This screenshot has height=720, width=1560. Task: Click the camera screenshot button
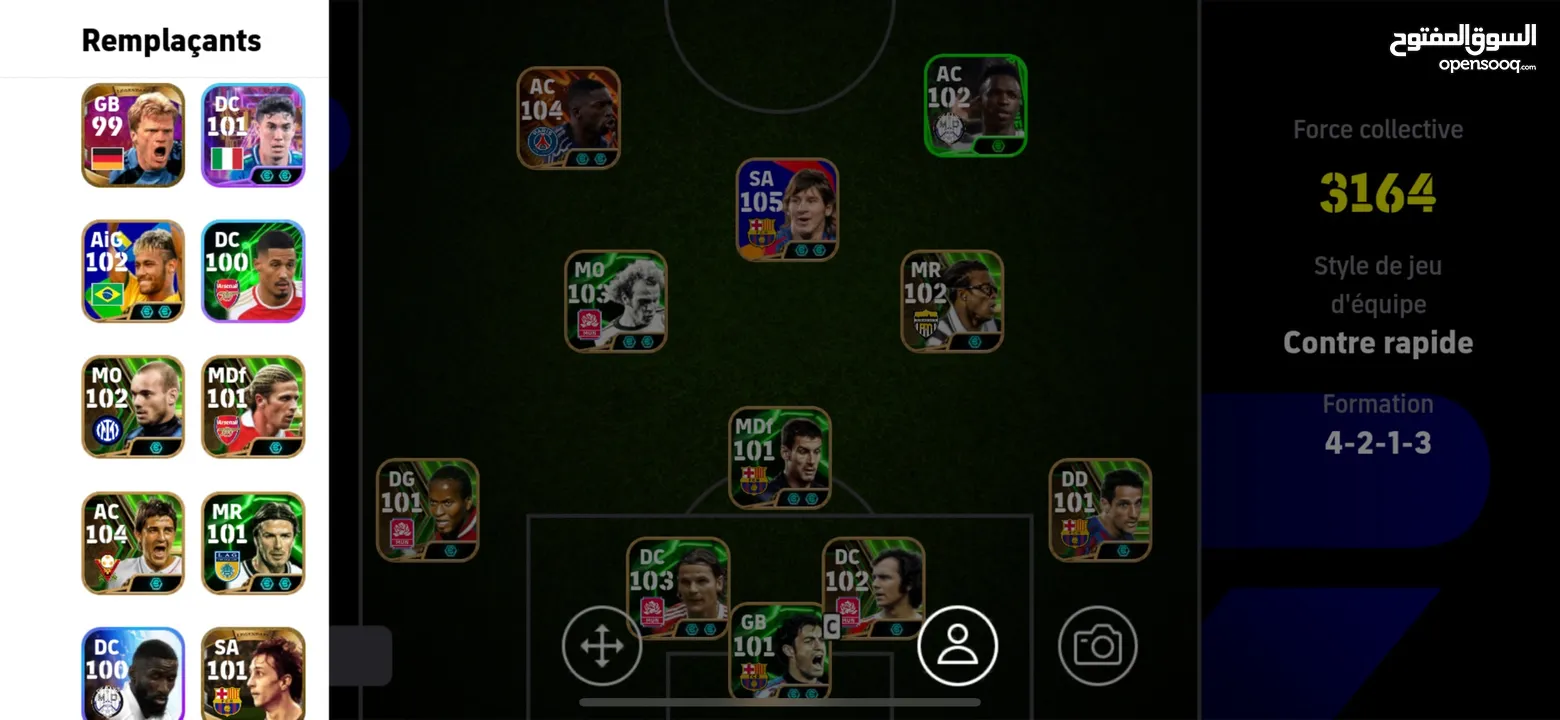pos(1097,646)
